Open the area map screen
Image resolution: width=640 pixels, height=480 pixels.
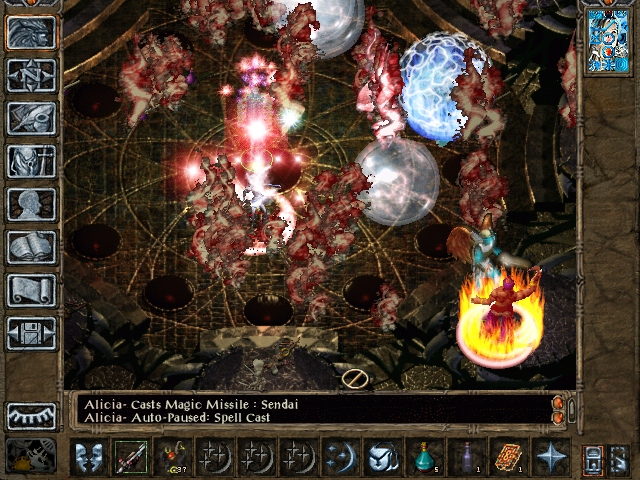click(31, 75)
